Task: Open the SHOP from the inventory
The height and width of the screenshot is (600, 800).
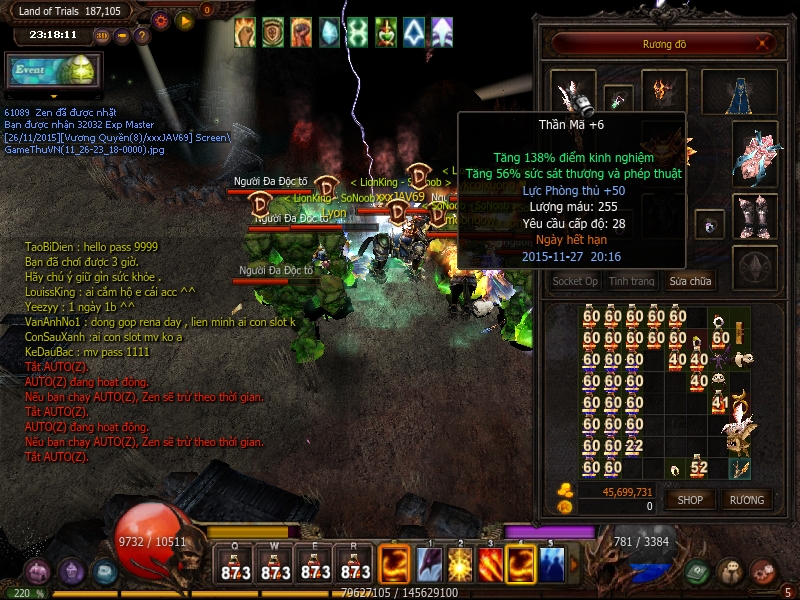Action: click(690, 500)
